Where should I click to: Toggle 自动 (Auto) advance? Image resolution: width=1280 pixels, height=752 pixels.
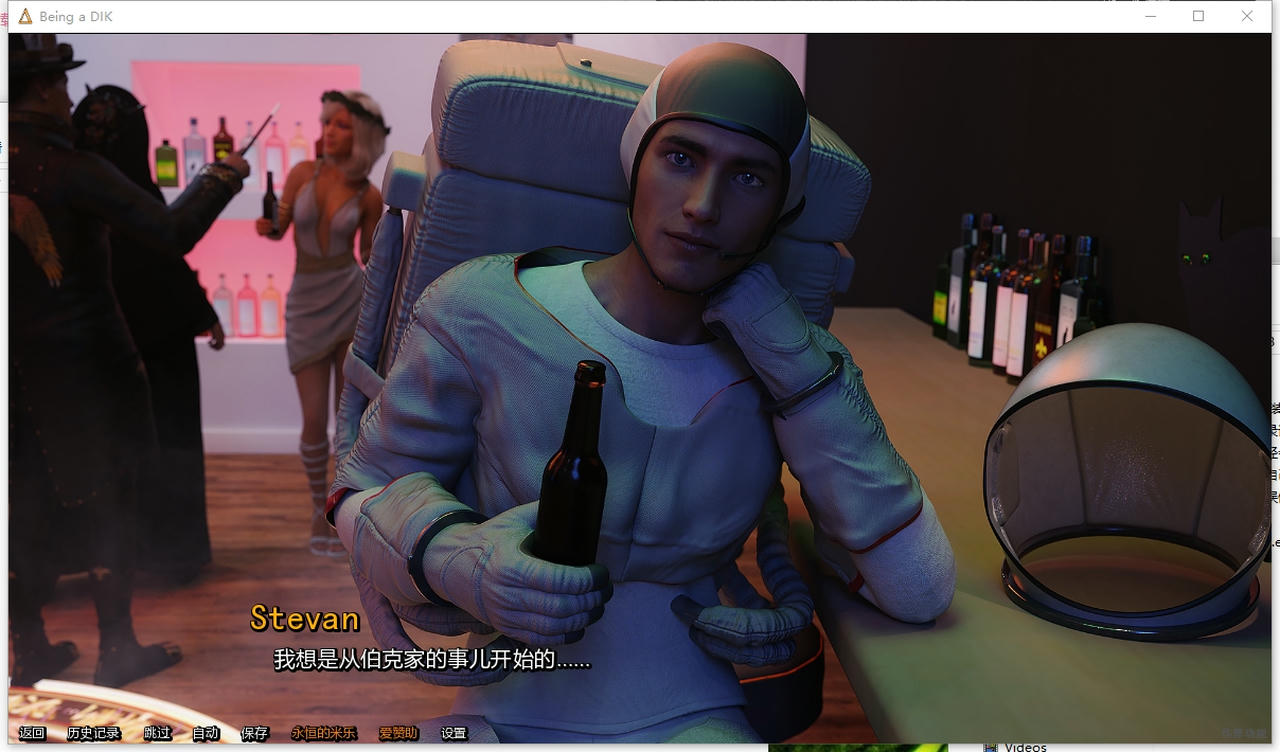pos(205,733)
